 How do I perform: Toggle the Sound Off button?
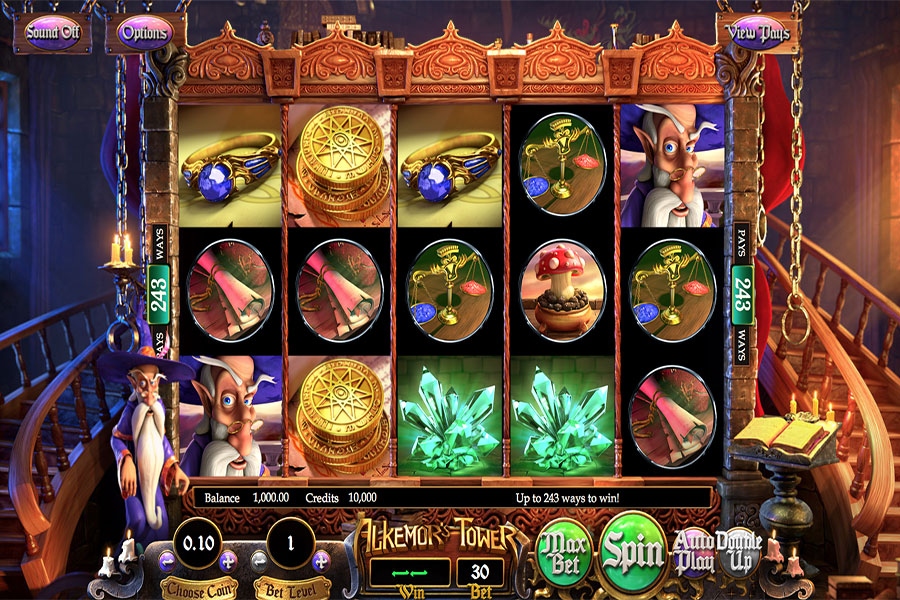tap(52, 33)
